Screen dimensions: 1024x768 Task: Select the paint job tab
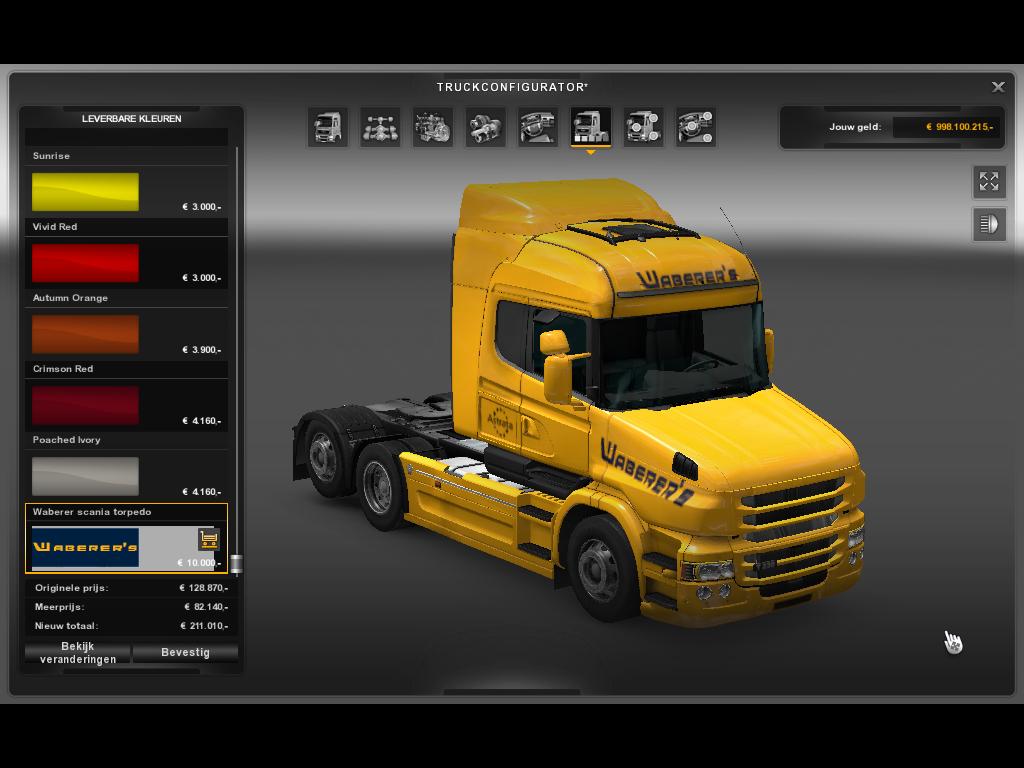tap(590, 127)
